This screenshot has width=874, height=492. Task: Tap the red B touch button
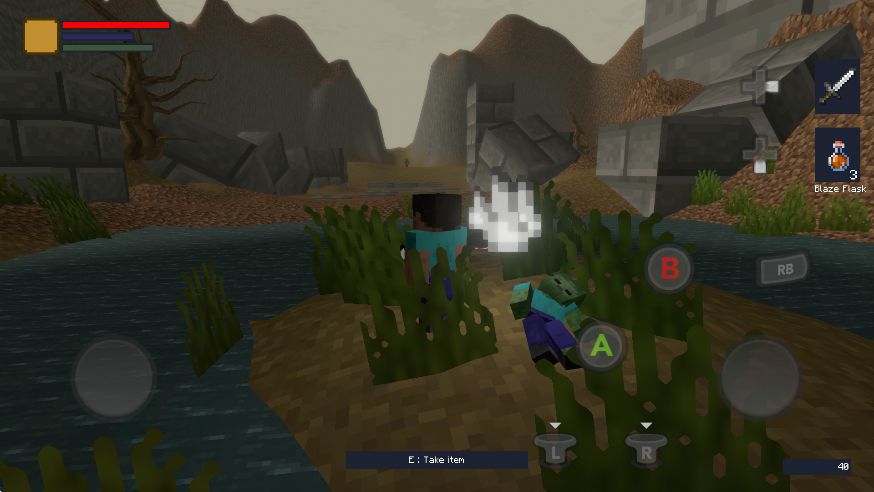point(670,268)
